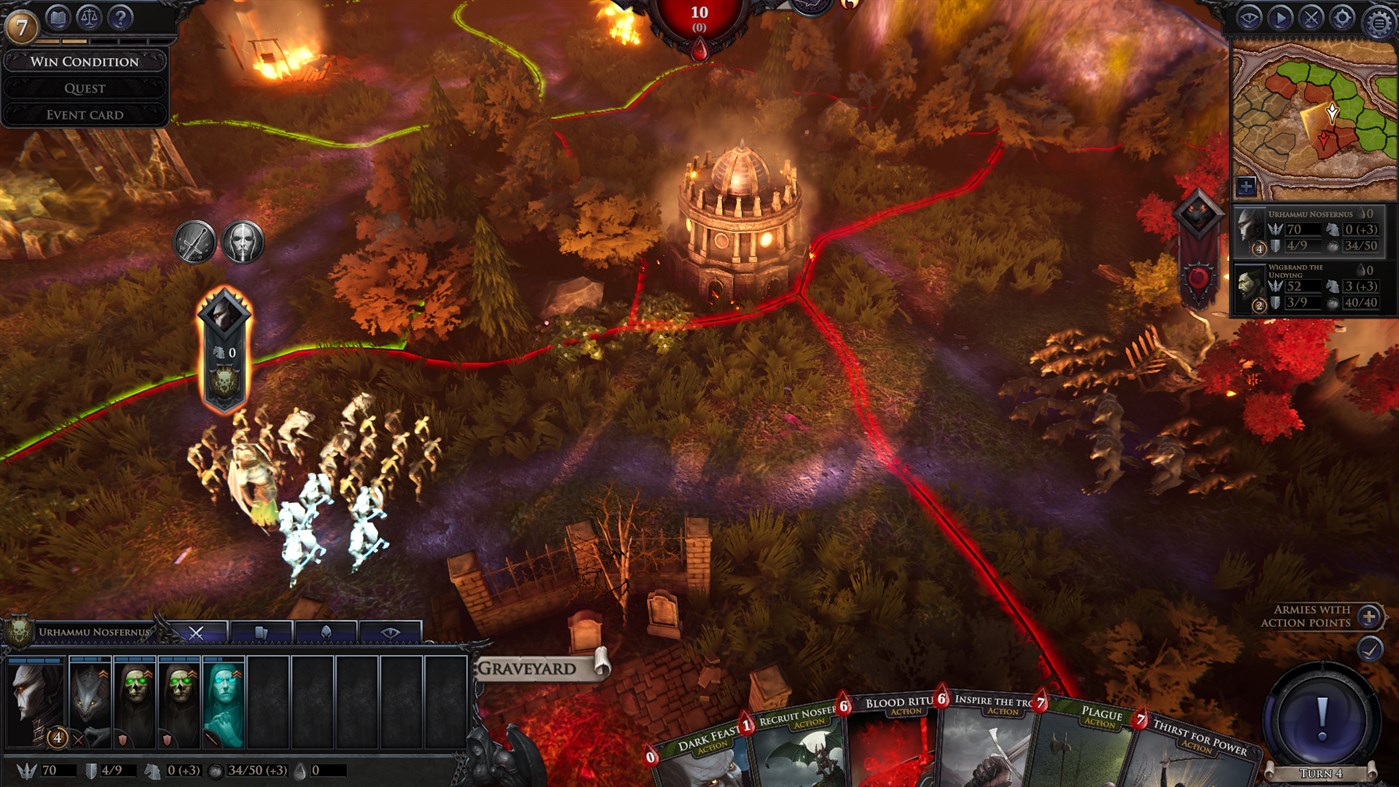This screenshot has width=1399, height=787.
Task: Toggle the eye icon on the army panel header
Action: (x=388, y=631)
